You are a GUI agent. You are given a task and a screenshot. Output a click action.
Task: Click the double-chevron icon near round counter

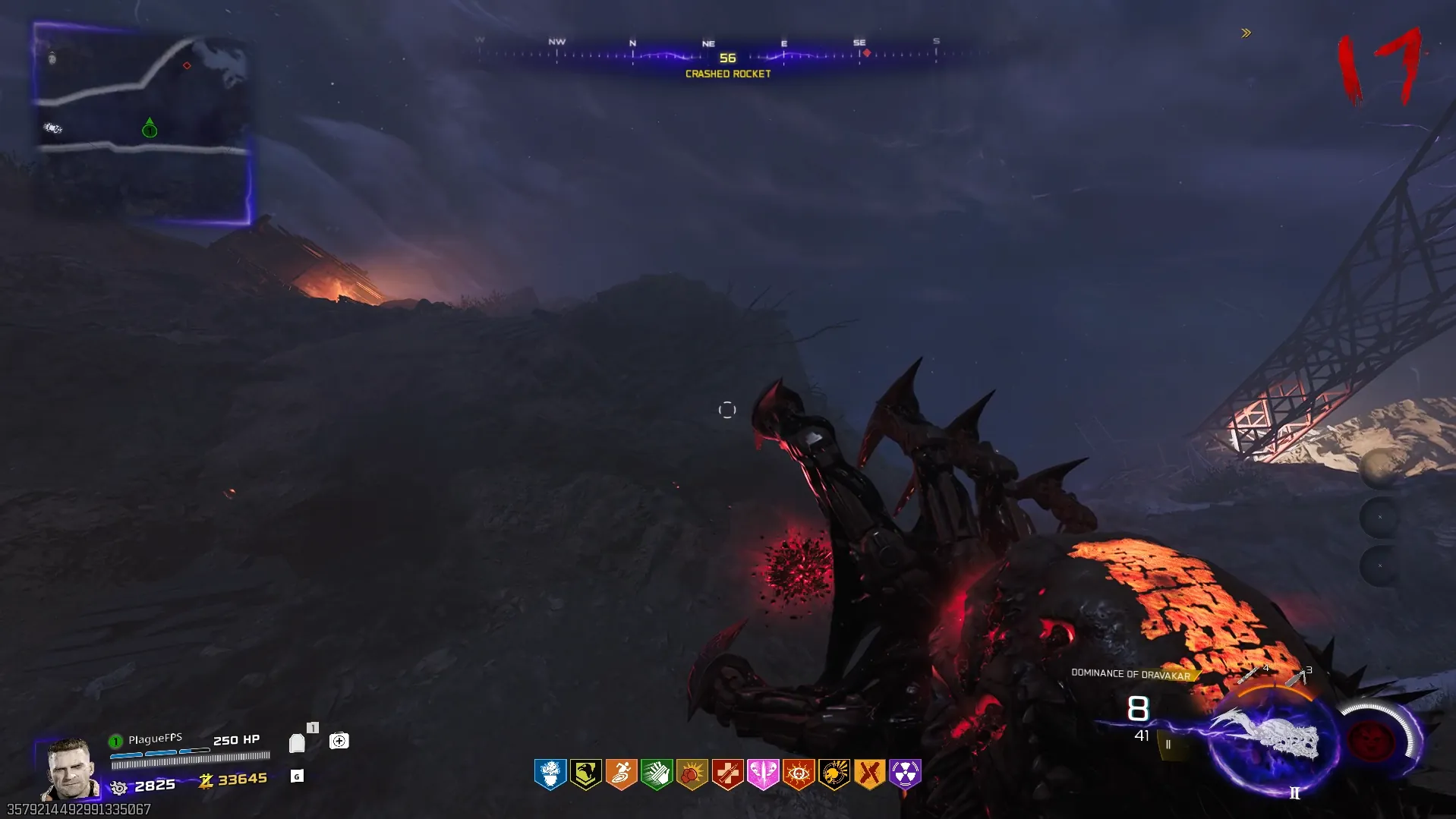click(x=1246, y=33)
